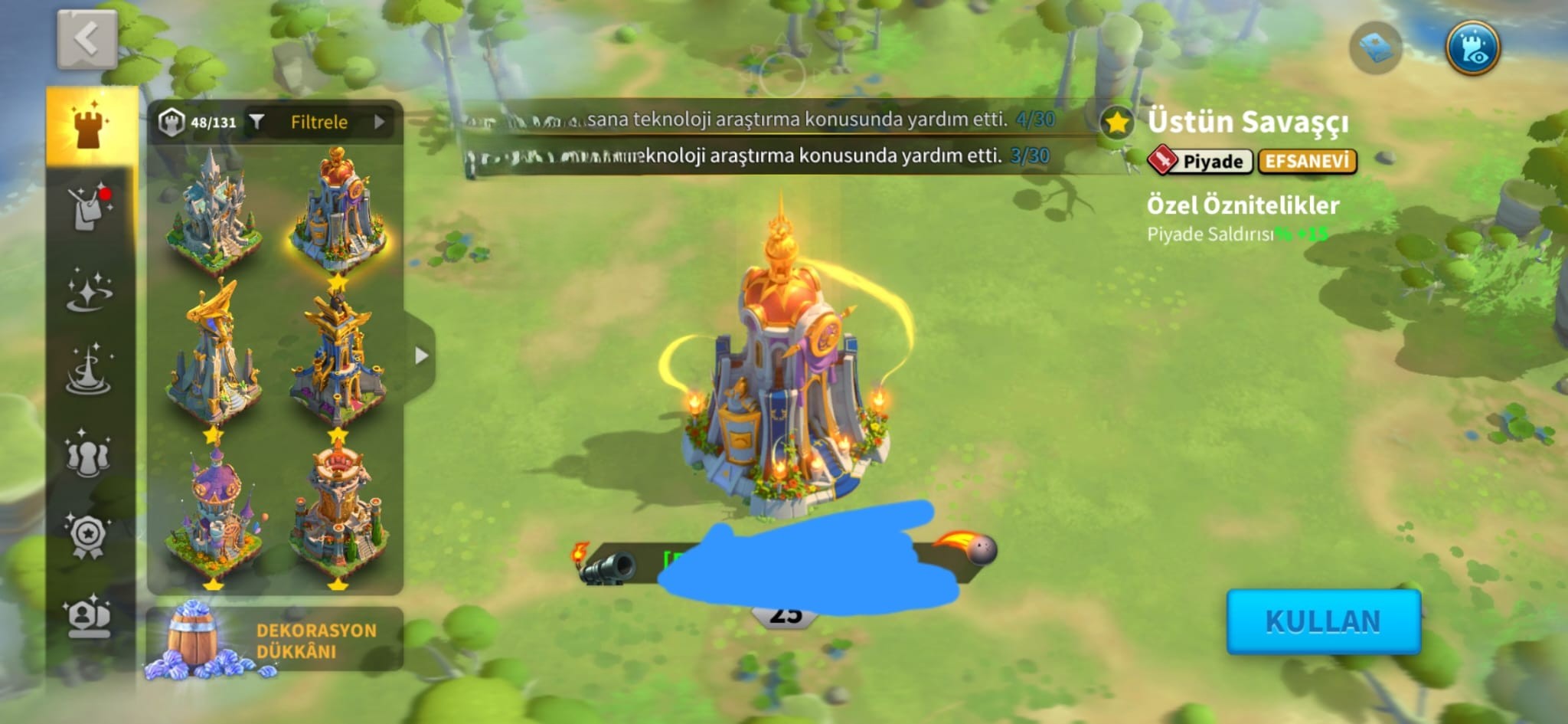Select the portrait frame tab

pos(89,616)
